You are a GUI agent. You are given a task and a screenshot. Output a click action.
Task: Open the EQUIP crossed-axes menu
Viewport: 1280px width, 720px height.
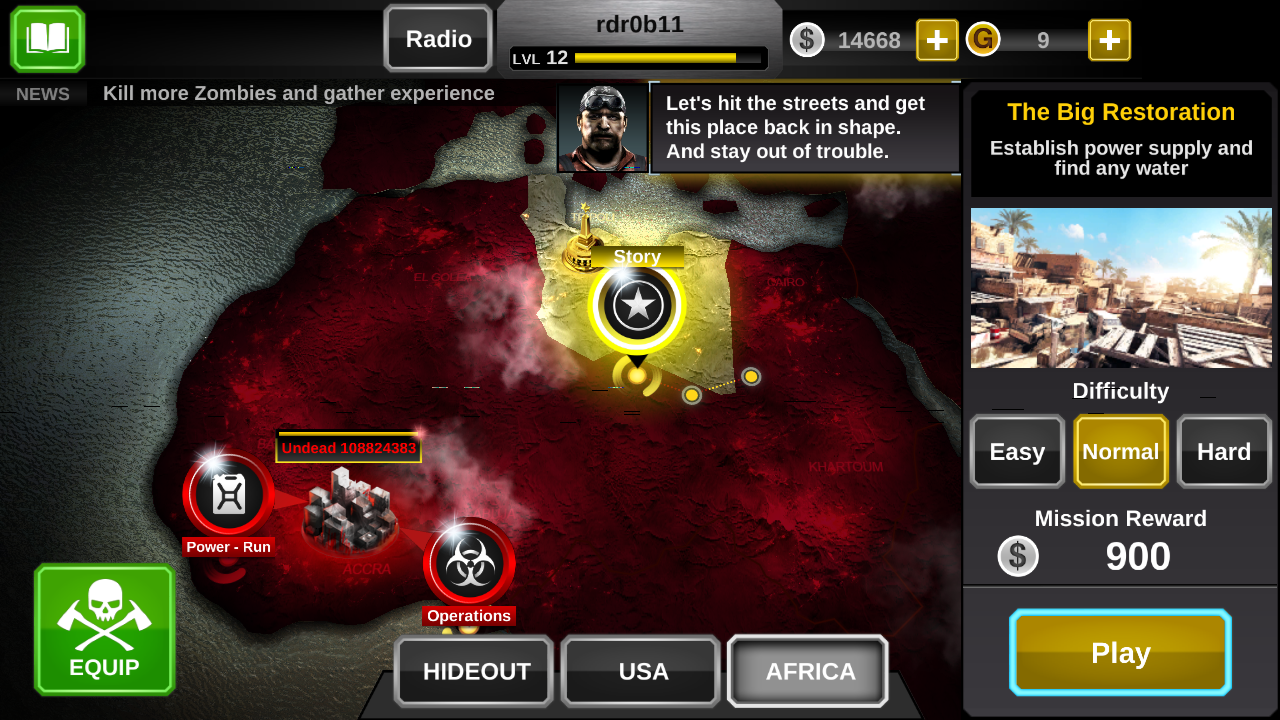tap(104, 630)
